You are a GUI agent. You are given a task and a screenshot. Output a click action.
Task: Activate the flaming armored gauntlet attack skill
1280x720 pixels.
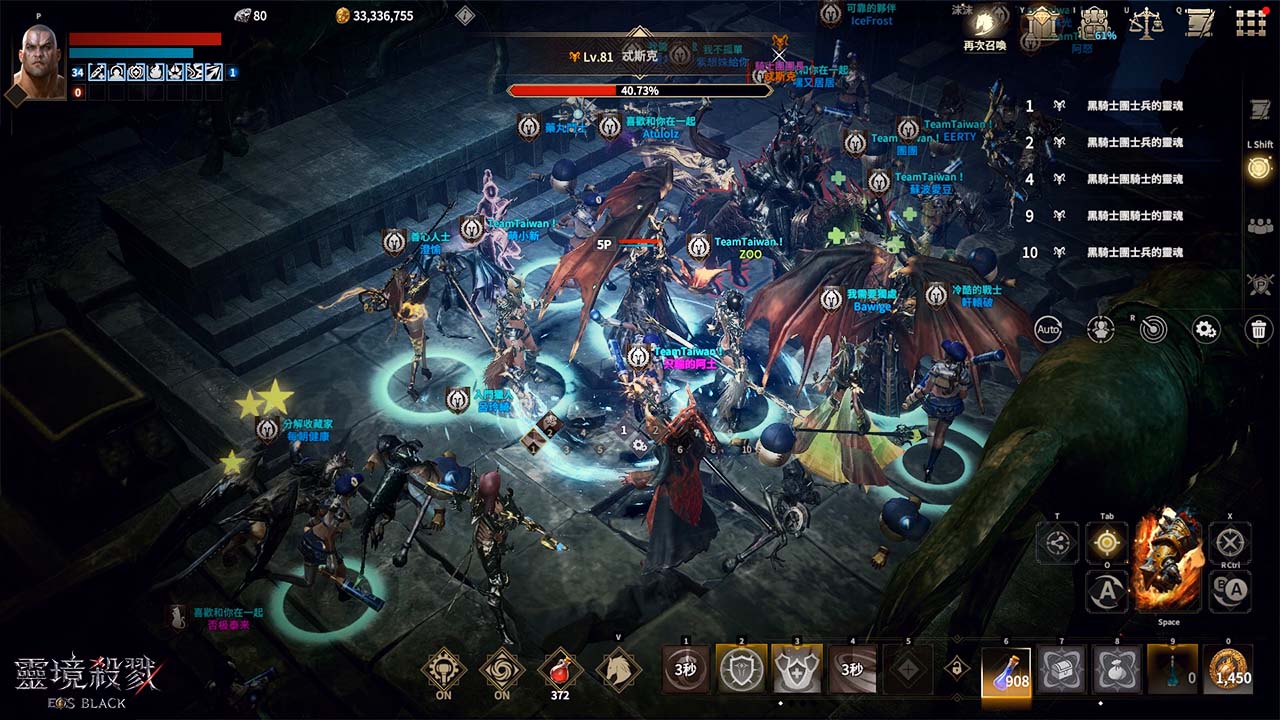(x=1168, y=560)
